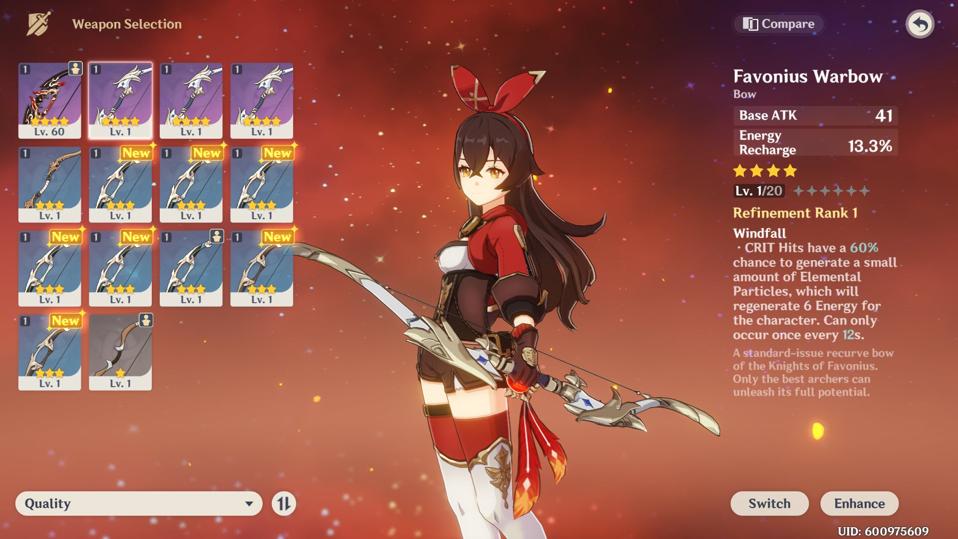Pick the brown three-star bow without New tag
Screen dimensions: 958x539
coord(50,184)
